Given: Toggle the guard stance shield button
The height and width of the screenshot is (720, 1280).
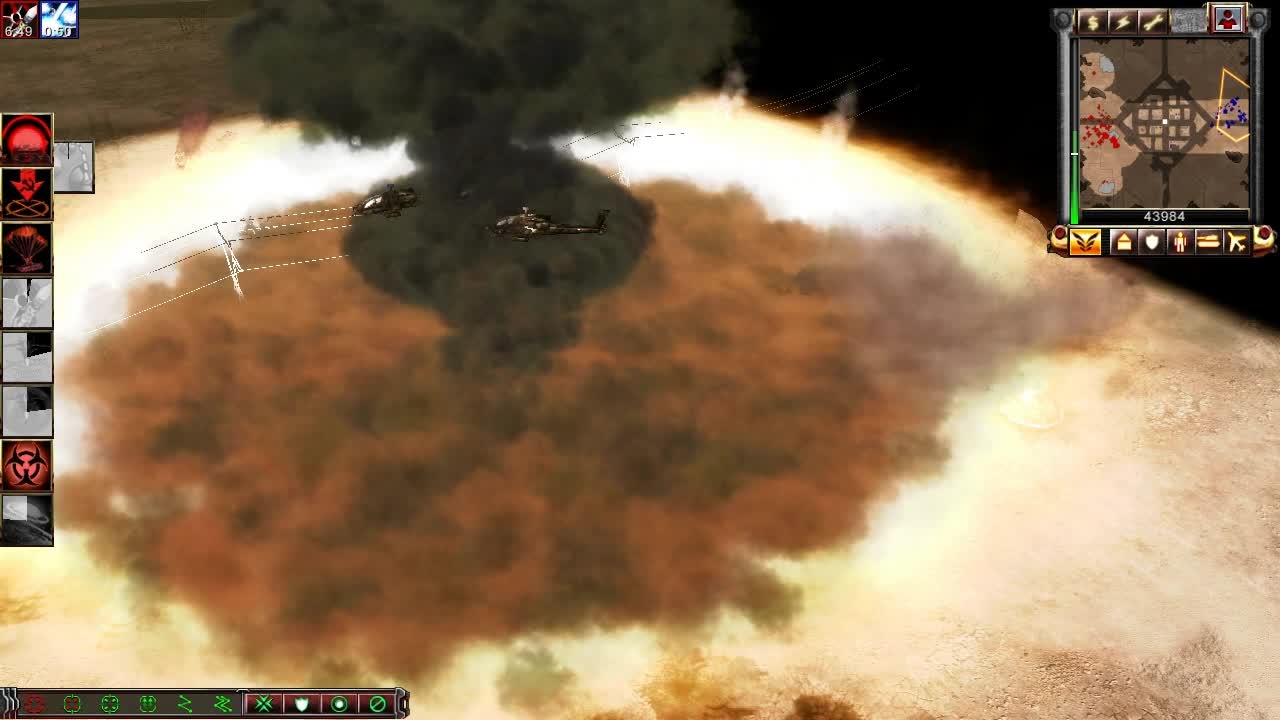Looking at the screenshot, I should 301,705.
